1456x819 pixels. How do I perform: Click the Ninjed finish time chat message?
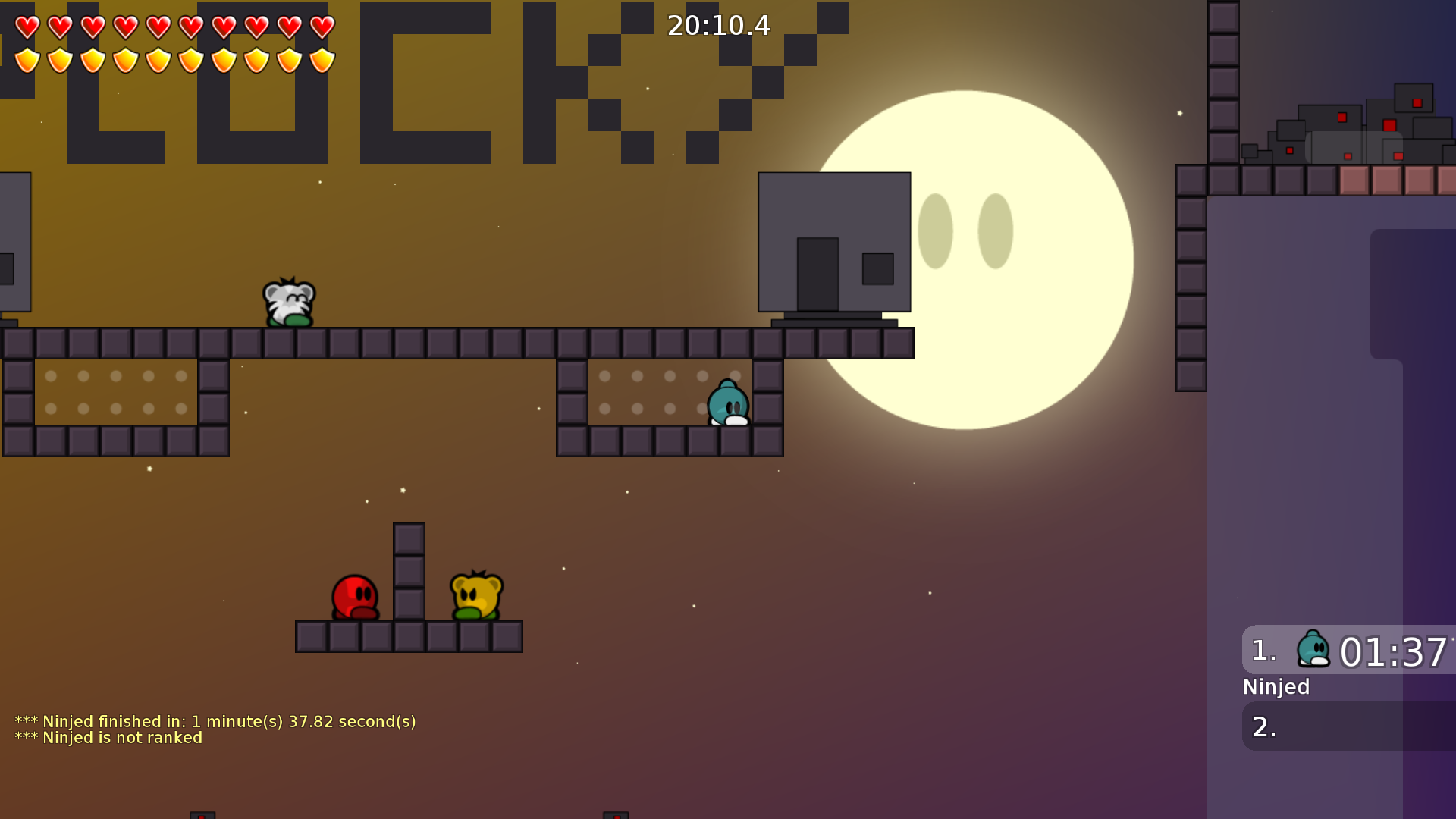click(216, 721)
